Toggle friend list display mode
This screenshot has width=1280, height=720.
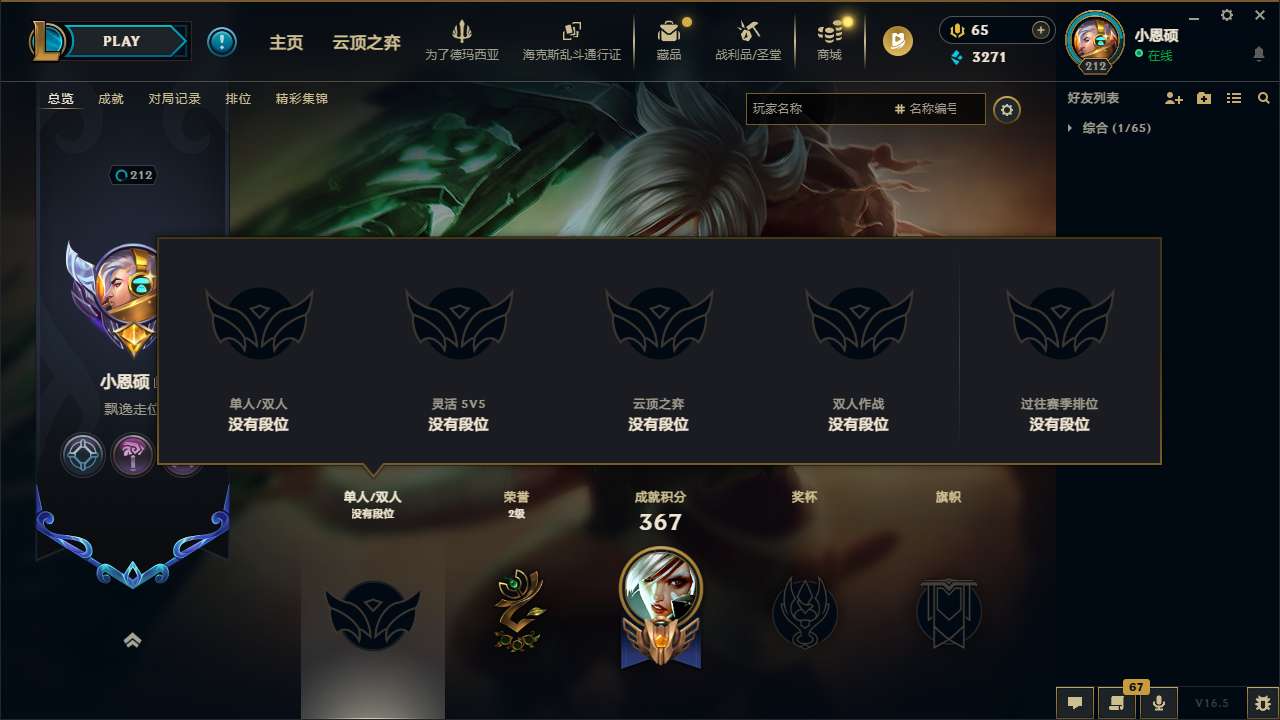pos(1233,98)
